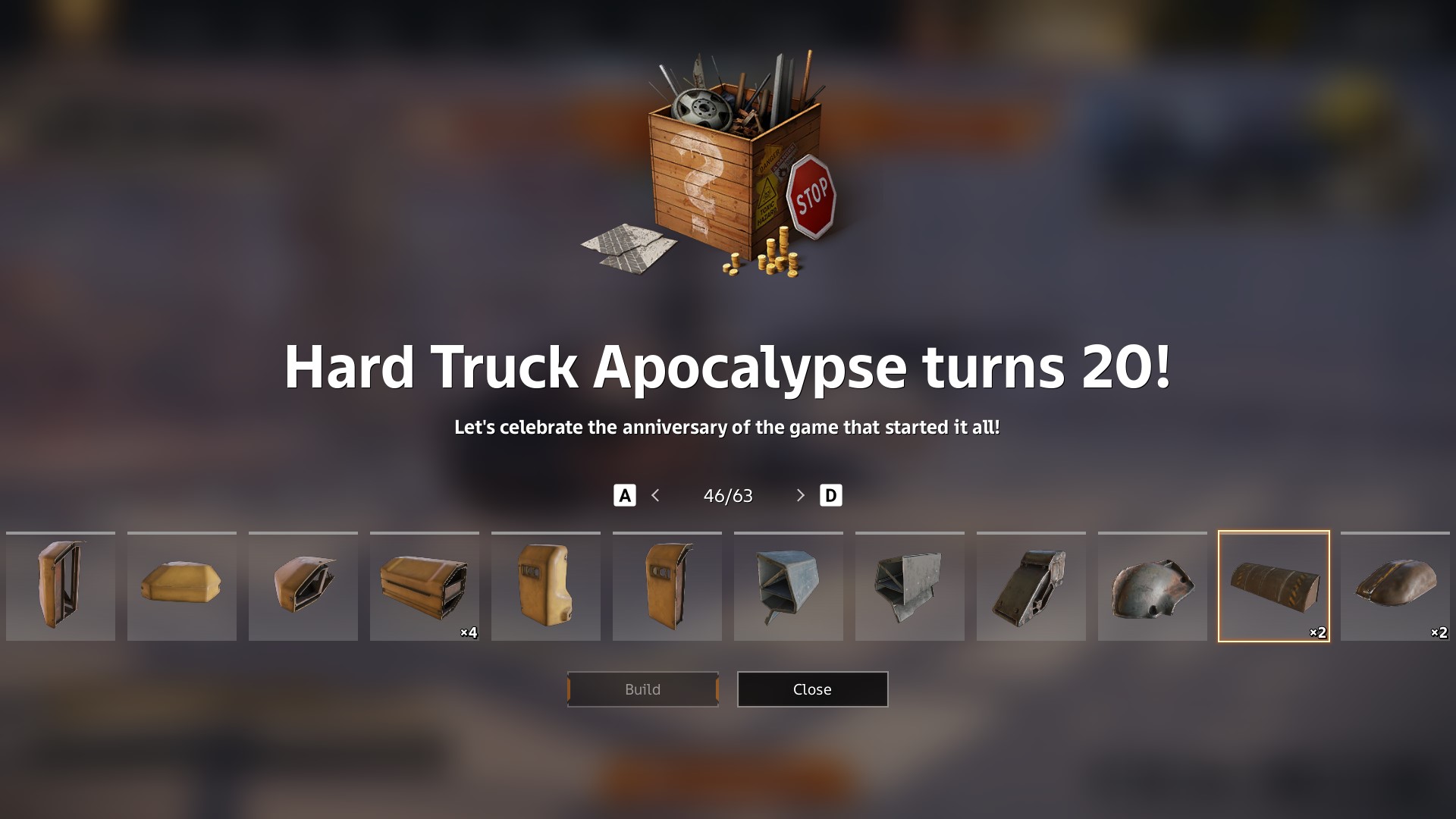Select the flat yellow hexagonal roof part
This screenshot has height=819, width=1456.
coord(182,586)
